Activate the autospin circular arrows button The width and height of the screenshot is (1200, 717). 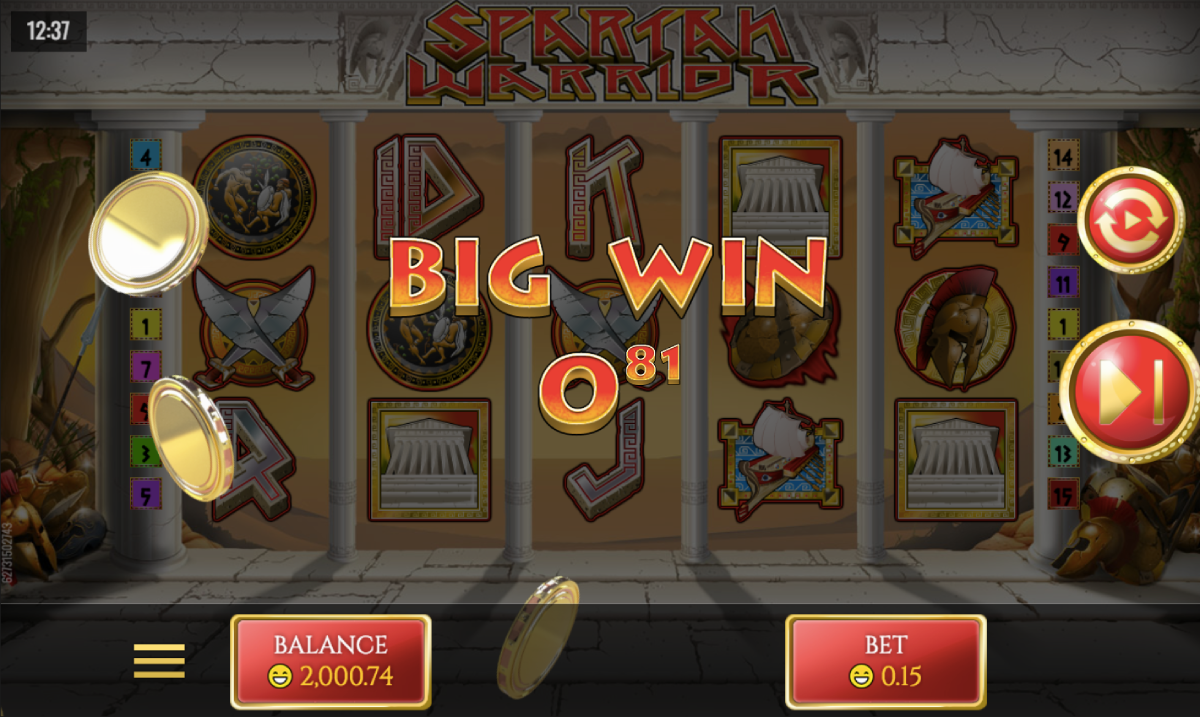point(1131,221)
